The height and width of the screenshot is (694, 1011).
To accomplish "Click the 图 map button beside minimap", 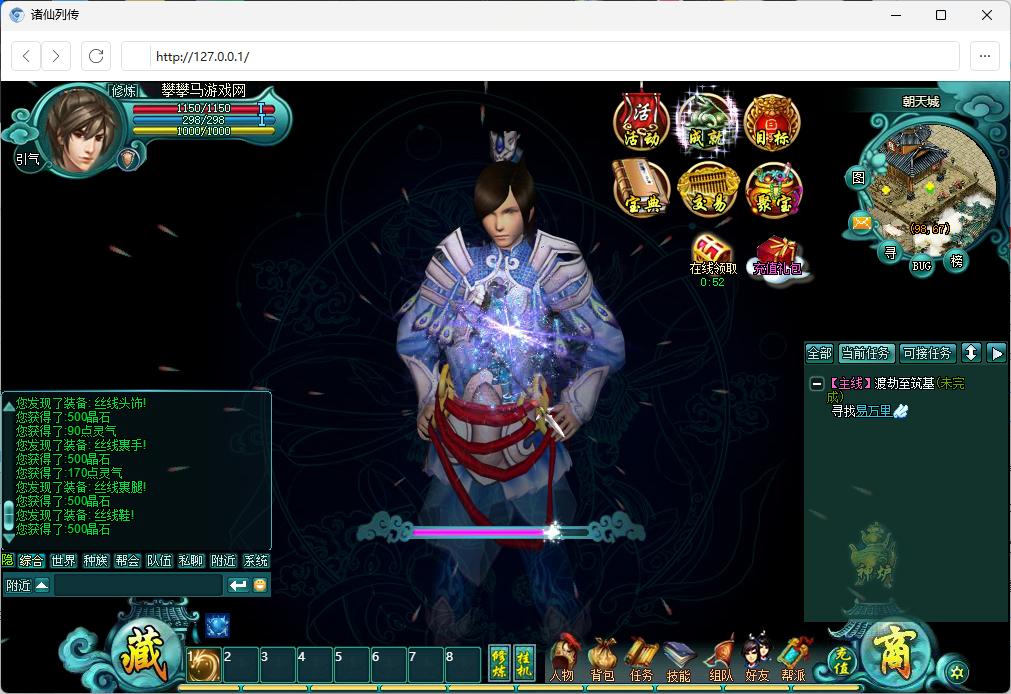I will click(x=858, y=178).
